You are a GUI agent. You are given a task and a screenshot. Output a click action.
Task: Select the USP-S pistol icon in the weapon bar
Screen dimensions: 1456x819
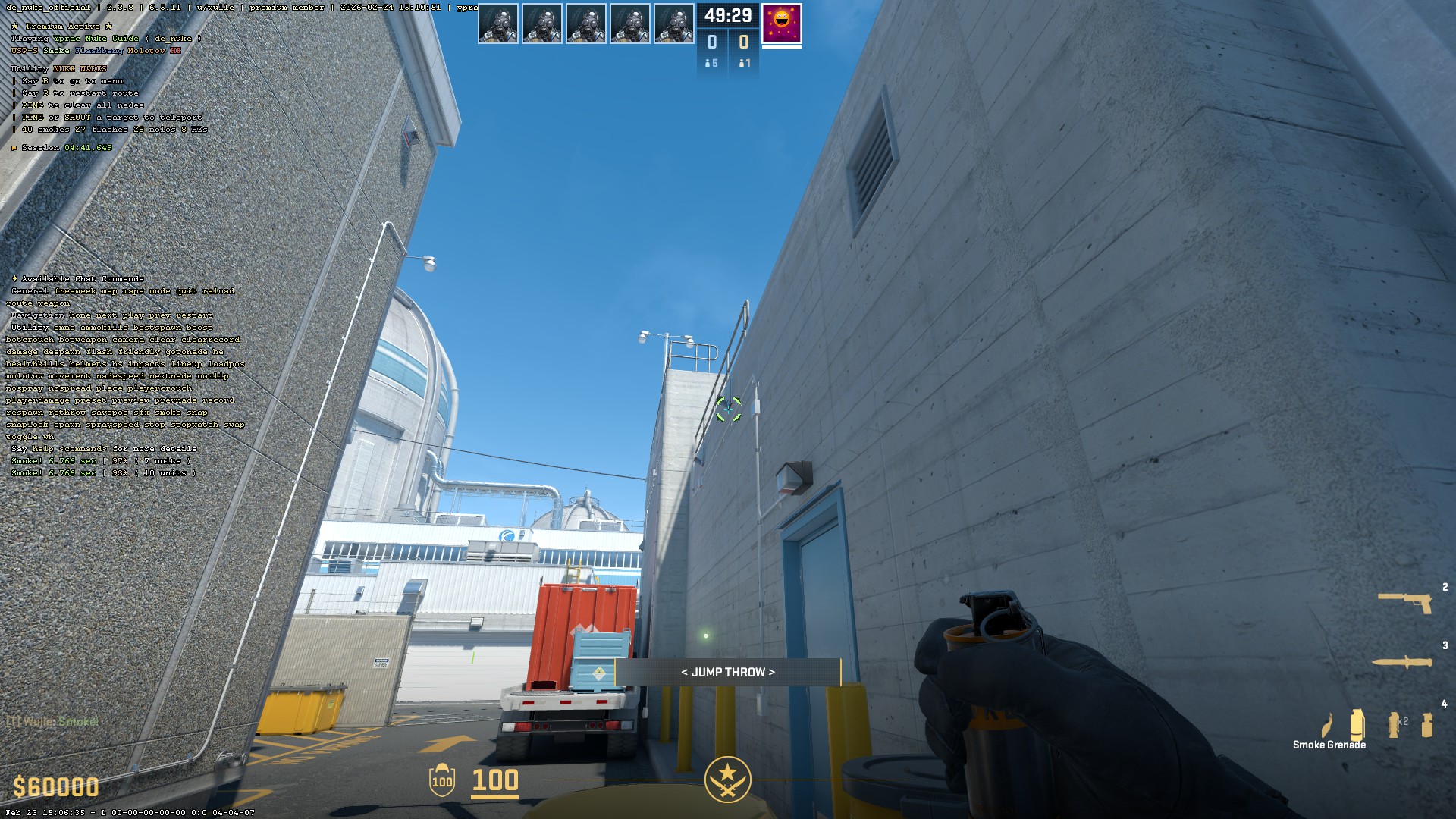tap(1404, 603)
